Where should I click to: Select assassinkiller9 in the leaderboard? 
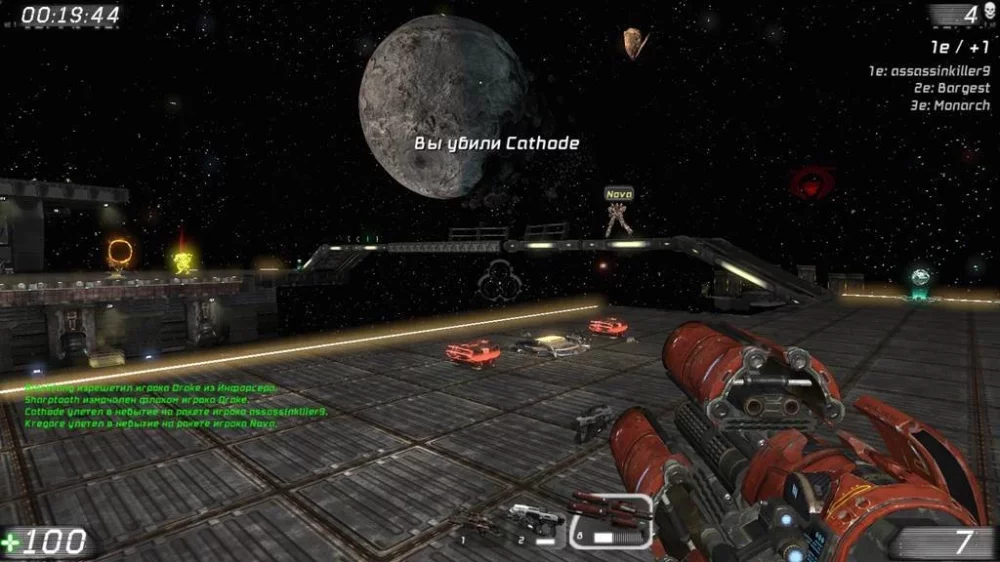[930, 71]
